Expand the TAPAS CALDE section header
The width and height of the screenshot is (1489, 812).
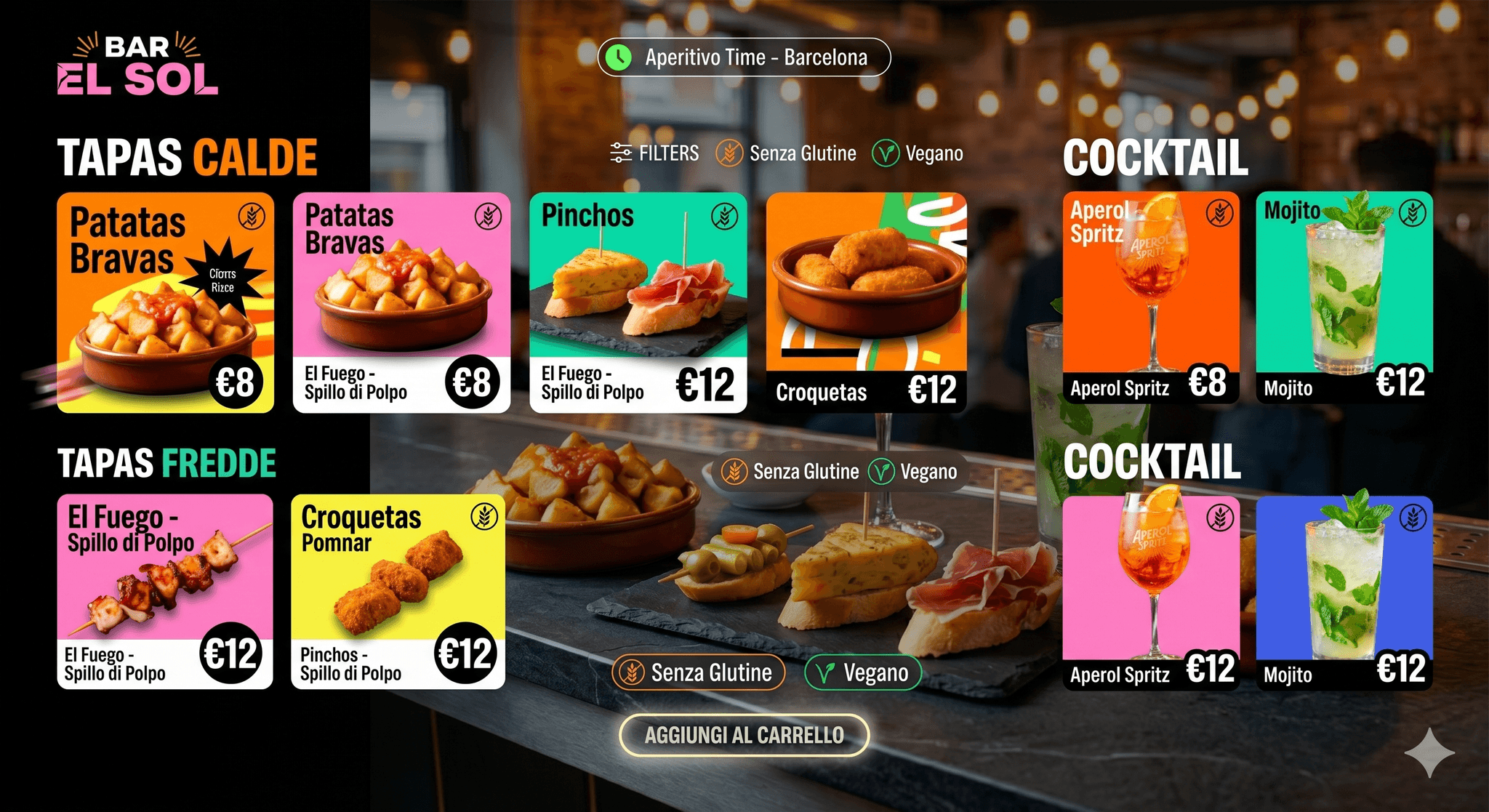click(x=188, y=156)
